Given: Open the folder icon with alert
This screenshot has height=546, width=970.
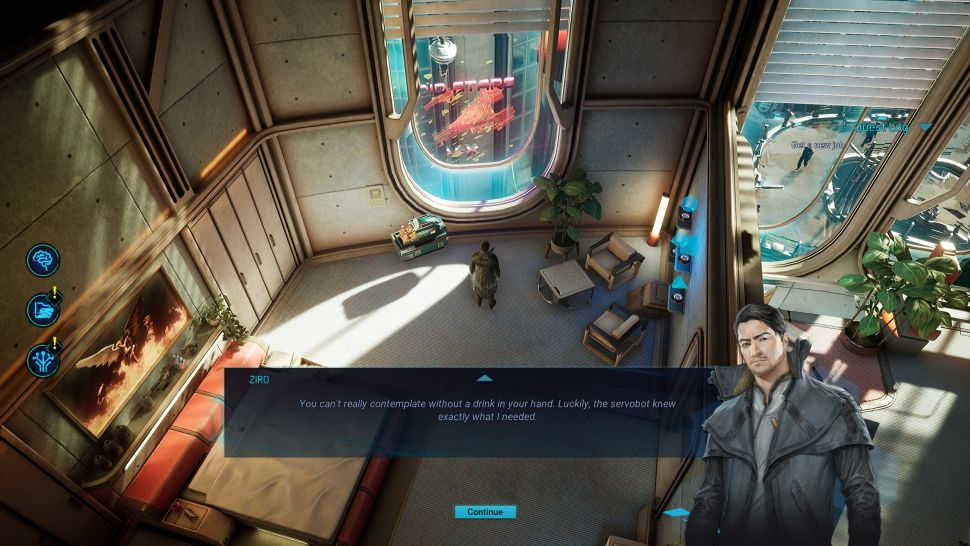Looking at the screenshot, I should coord(43,309).
